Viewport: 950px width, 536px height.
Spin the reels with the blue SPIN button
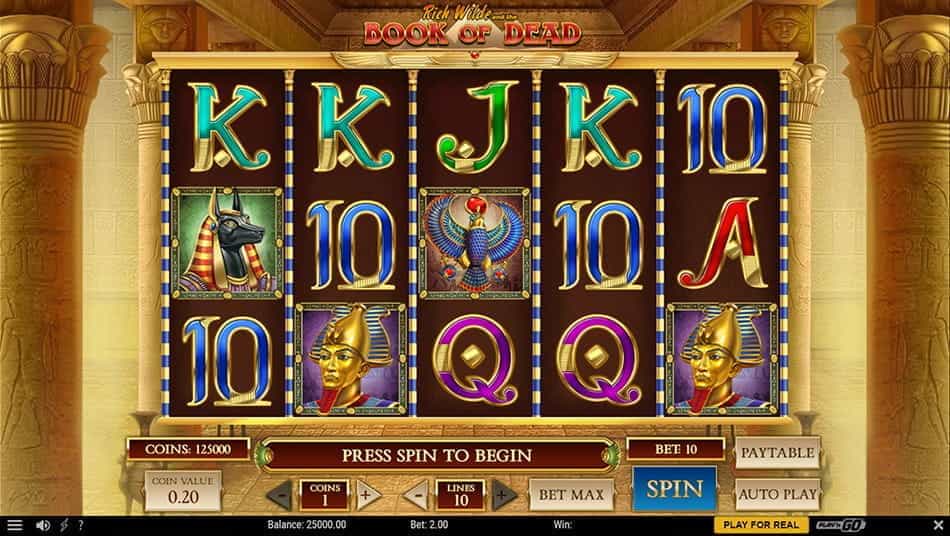674,489
